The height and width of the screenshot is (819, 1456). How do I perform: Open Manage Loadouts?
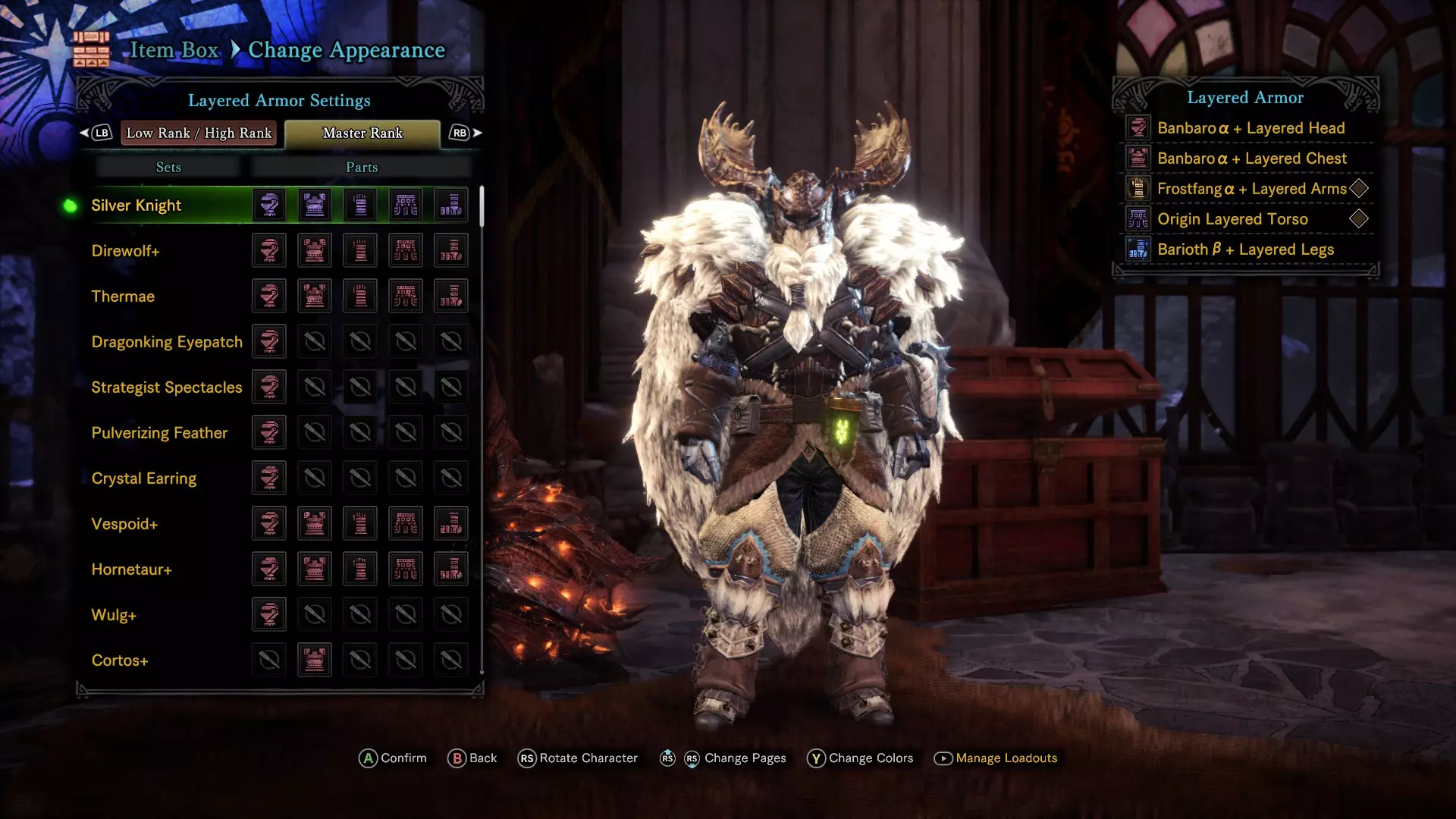(1006, 758)
